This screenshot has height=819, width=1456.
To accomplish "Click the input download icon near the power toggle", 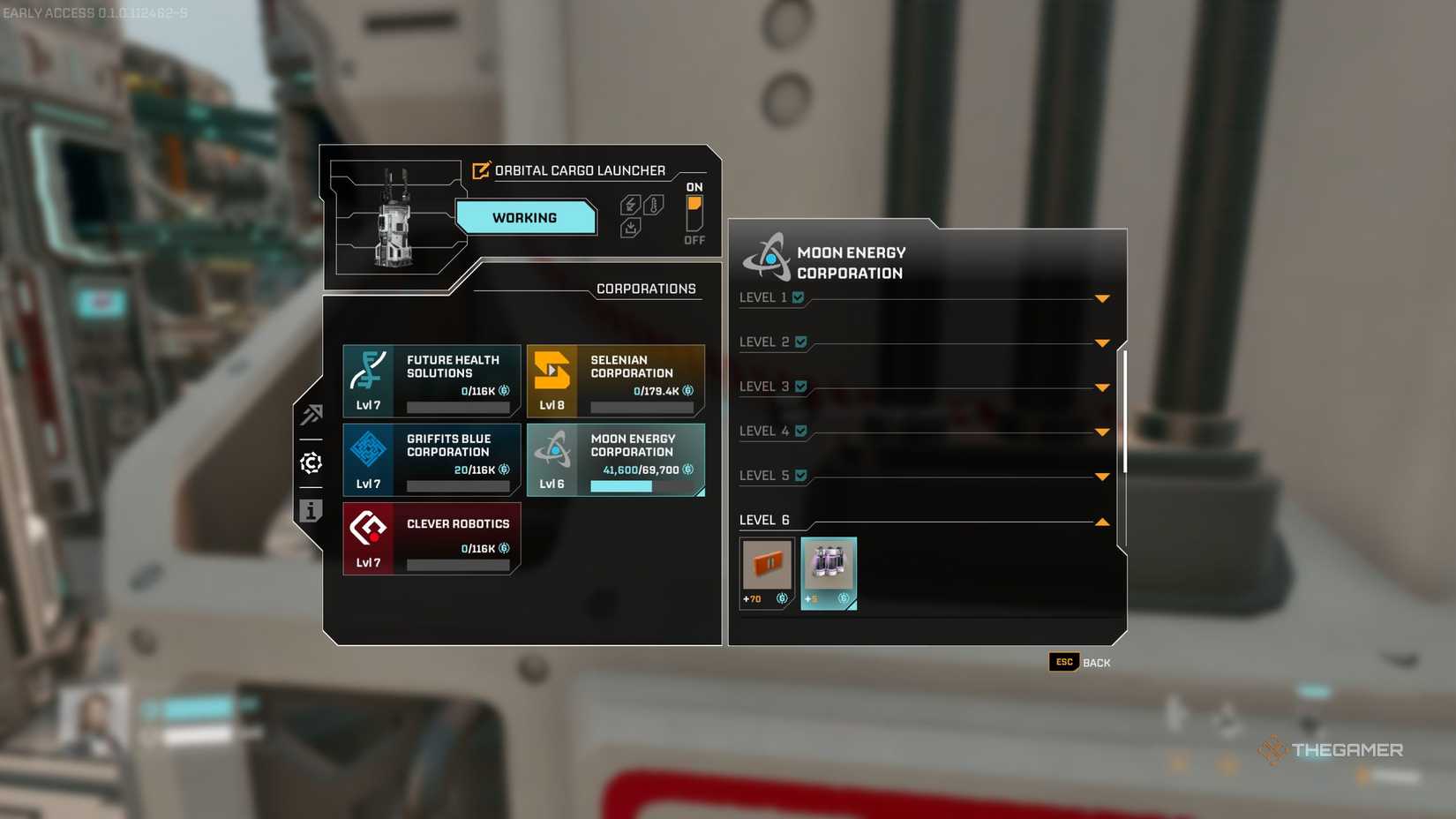I will coord(630,228).
